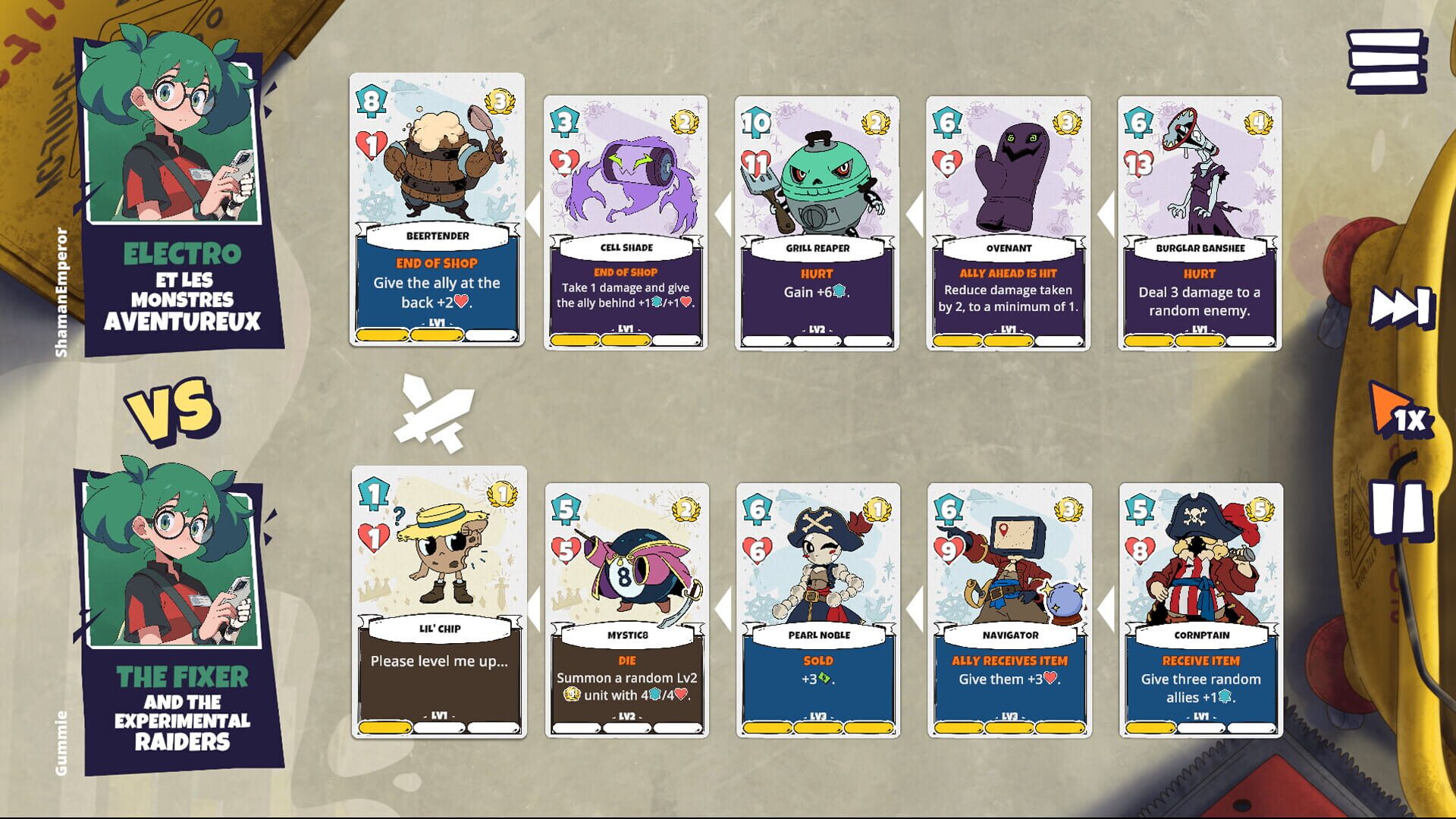This screenshot has width=1456, height=819.
Task: Click the yellow experience bar on Lil' Chip card
Action: click(384, 725)
